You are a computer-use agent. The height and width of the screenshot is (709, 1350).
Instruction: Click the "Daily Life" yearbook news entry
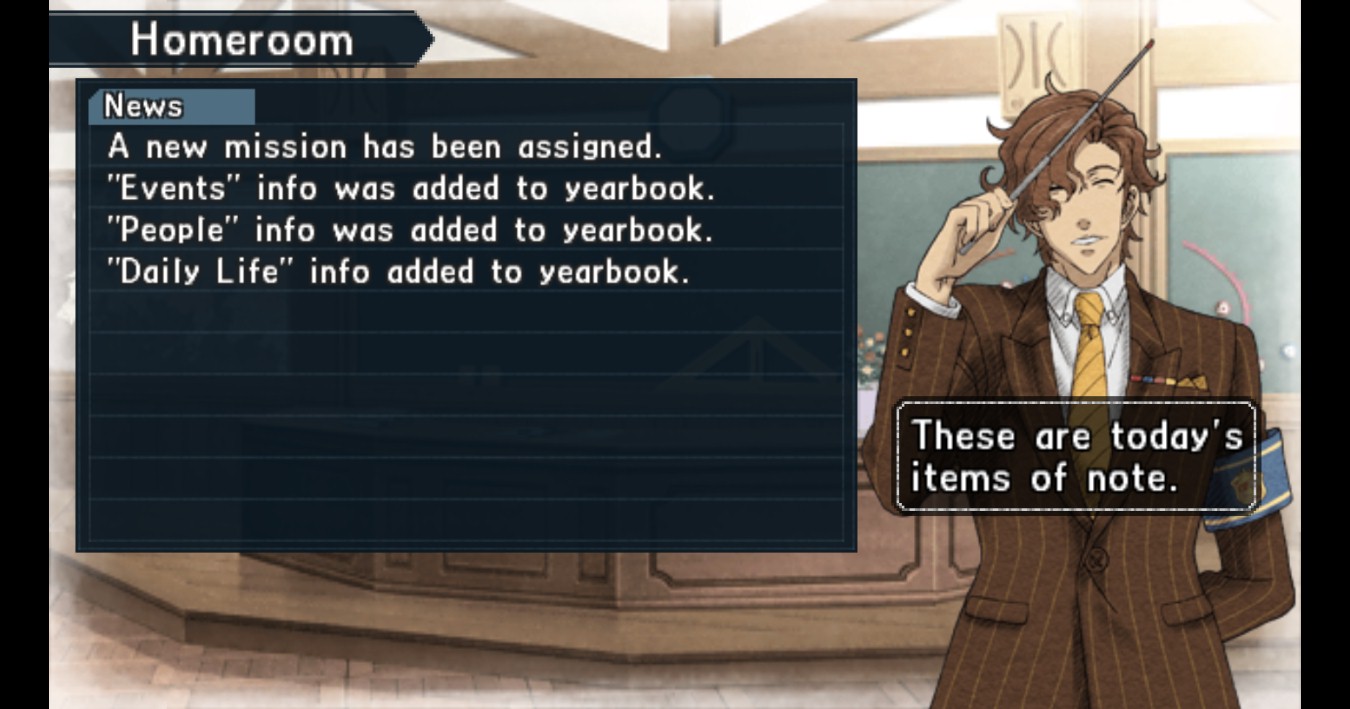tap(398, 272)
